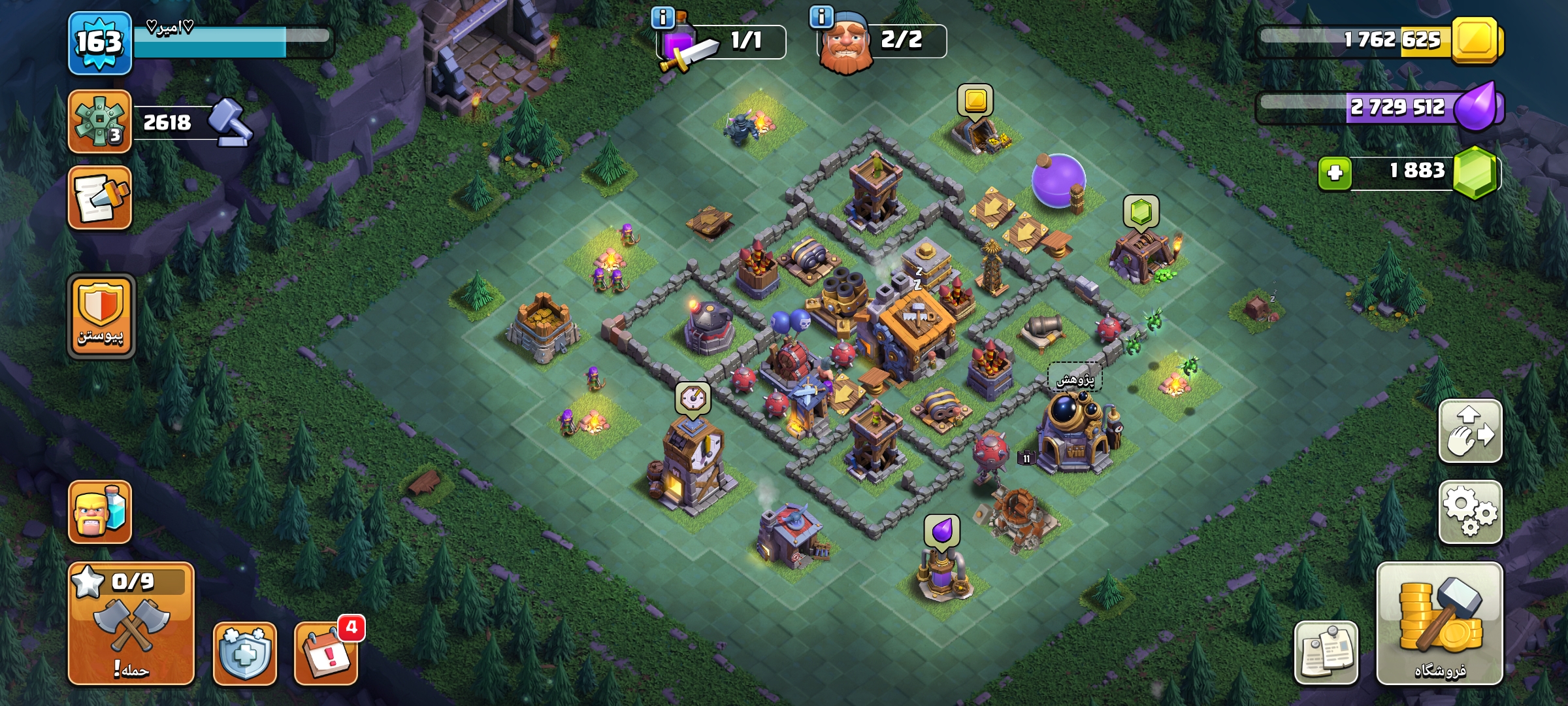Open the layout editor hand-and-arrows button
Image resolution: width=1568 pixels, height=706 pixels.
pos(1470,431)
